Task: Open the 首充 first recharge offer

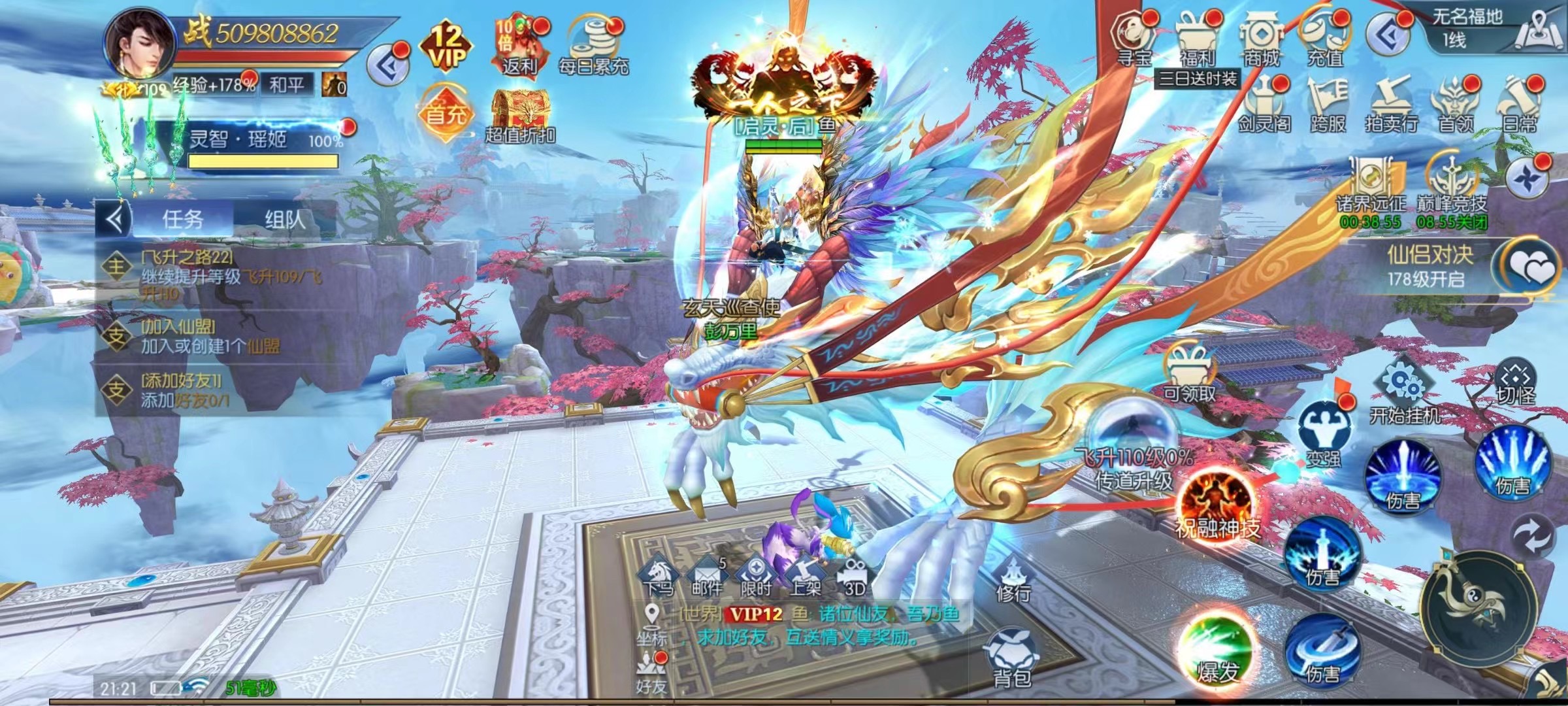Action: 446,110
